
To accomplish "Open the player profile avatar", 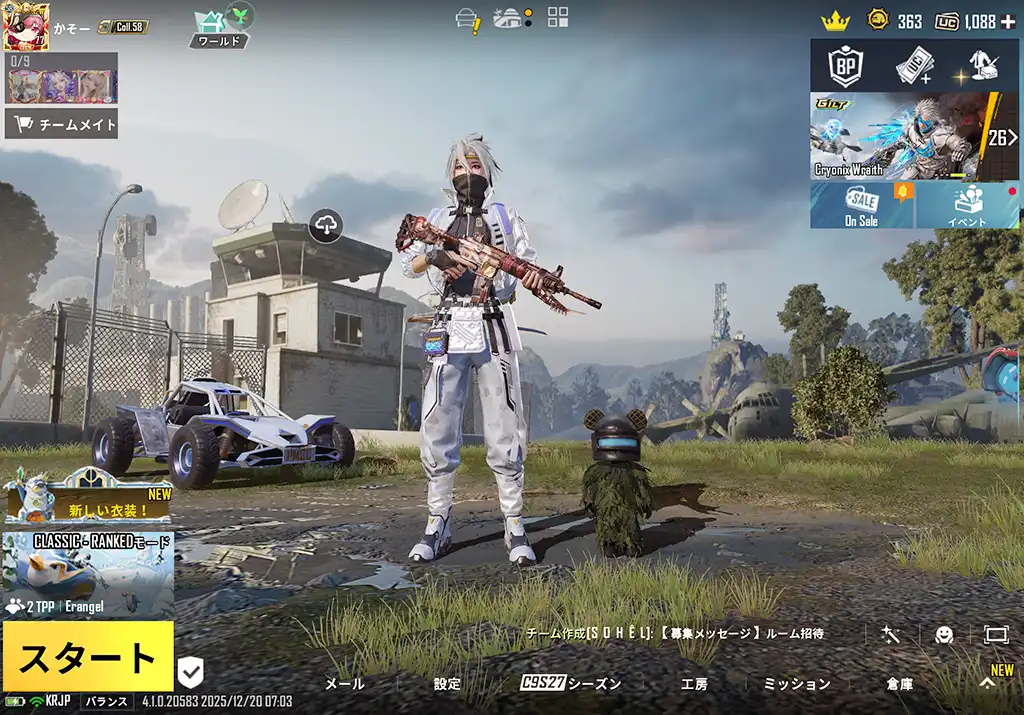I will click(x=27, y=27).
